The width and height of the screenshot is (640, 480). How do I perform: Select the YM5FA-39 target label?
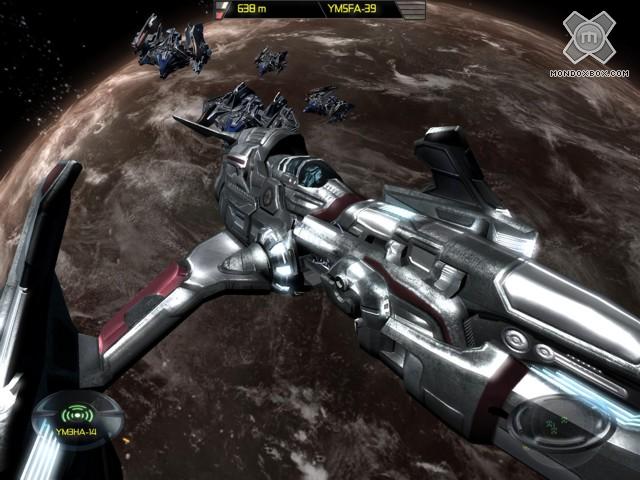353,10
